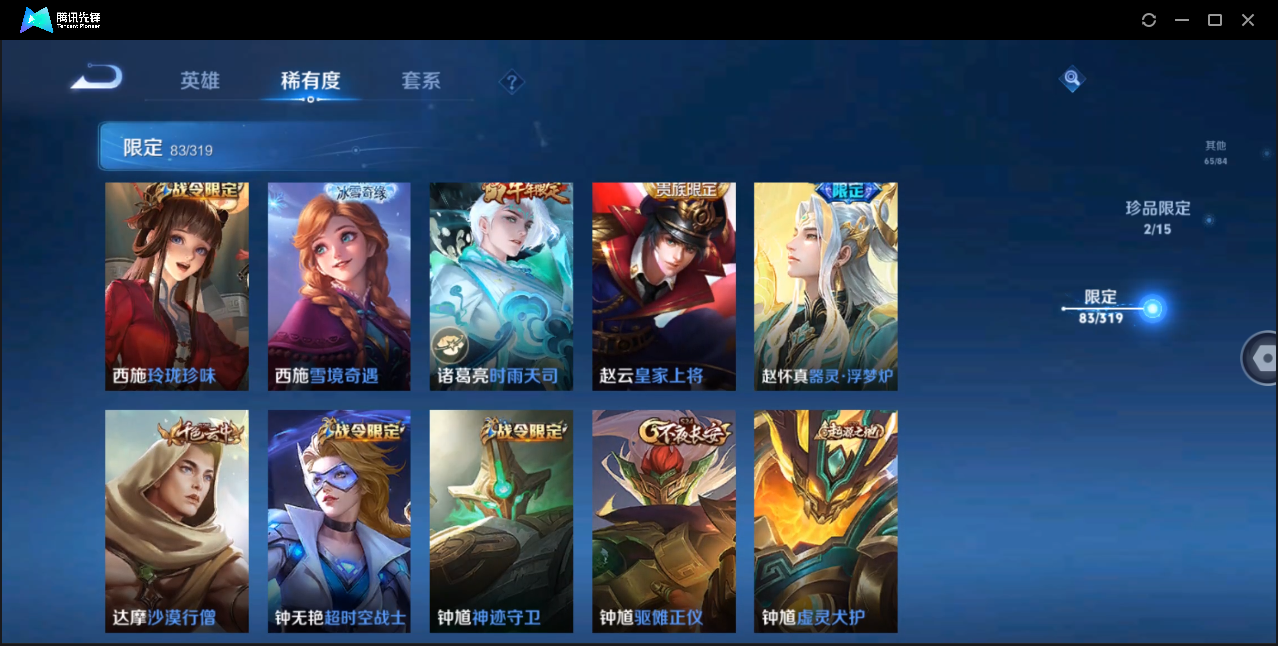Select the 赵云 皇家上将 skin card
The height and width of the screenshot is (646, 1278).
(663, 286)
